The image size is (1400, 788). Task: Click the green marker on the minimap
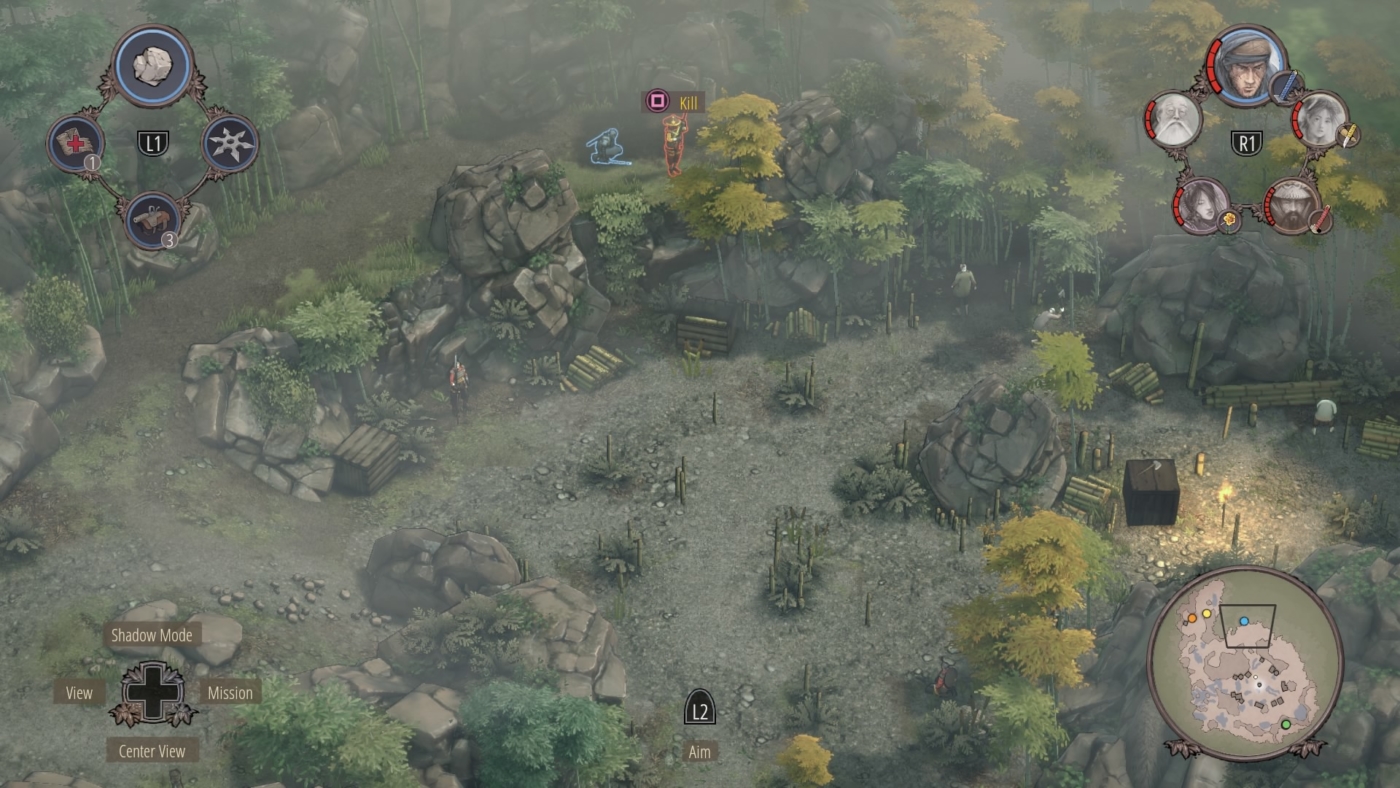point(1286,725)
